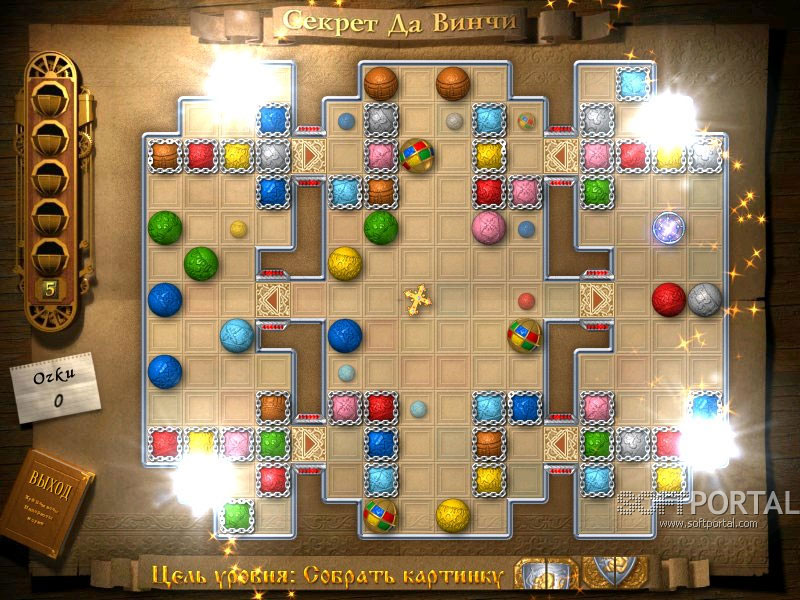Select the small red ball
Screen dimensions: 800x600
tap(526, 300)
